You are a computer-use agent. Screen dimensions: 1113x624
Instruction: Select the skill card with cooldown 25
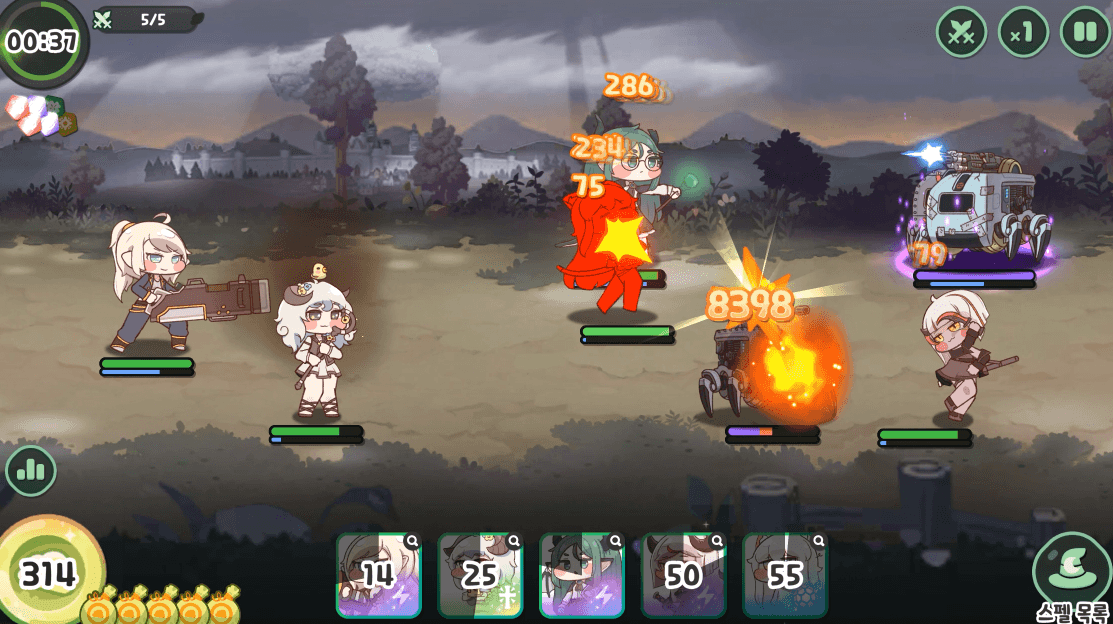click(480, 575)
